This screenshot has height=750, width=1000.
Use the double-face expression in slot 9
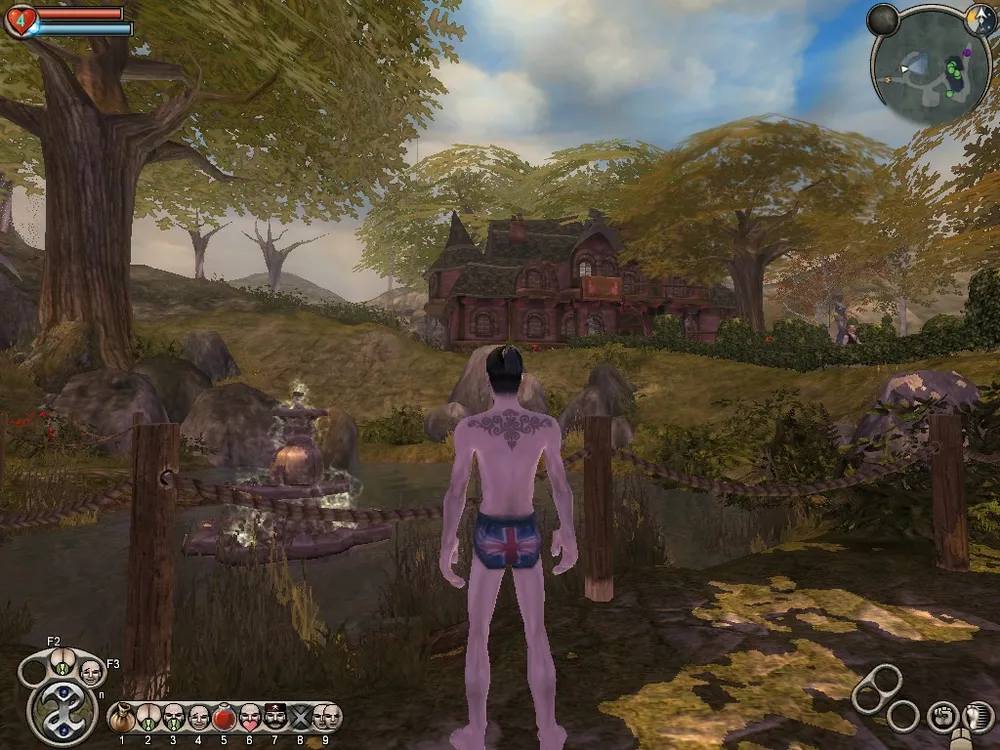(x=326, y=717)
